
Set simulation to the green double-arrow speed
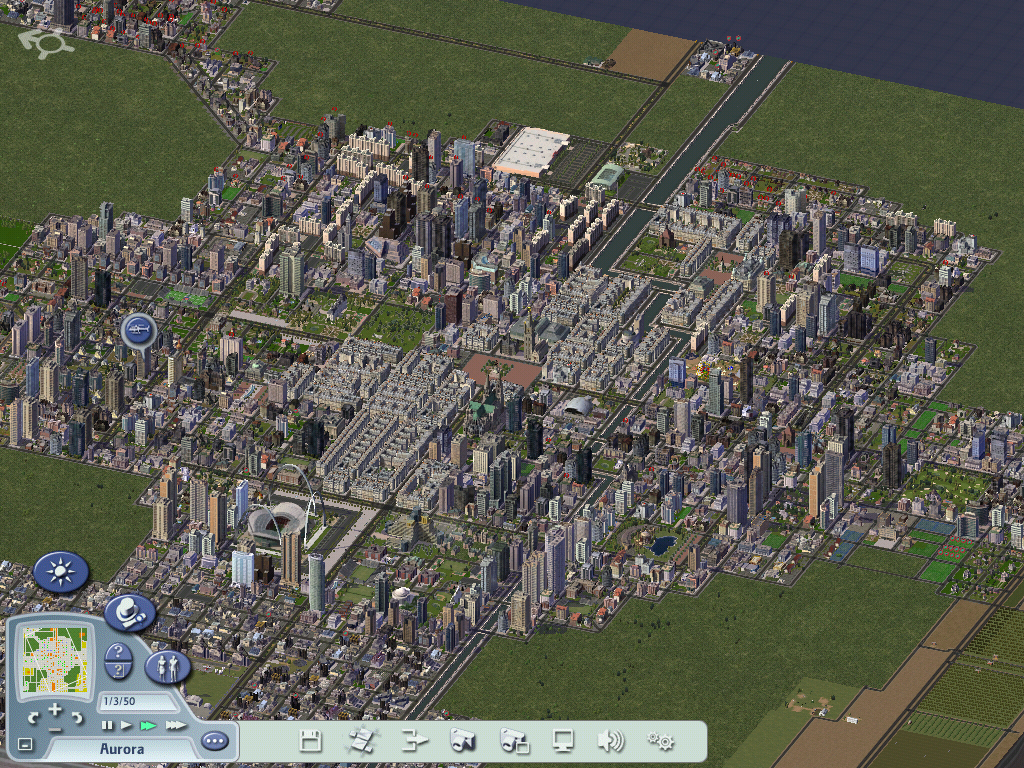click(149, 725)
